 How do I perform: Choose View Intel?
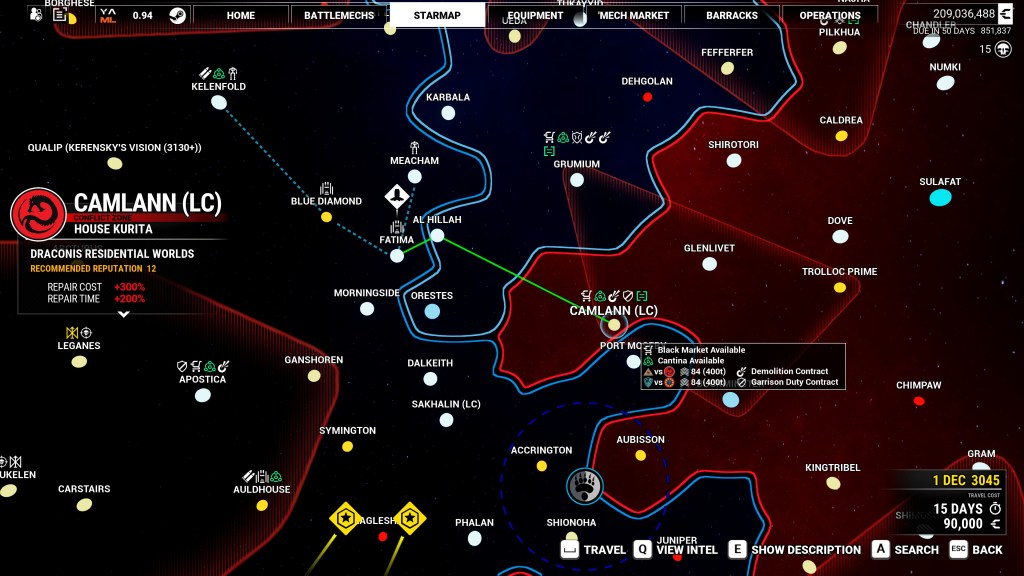[676, 549]
